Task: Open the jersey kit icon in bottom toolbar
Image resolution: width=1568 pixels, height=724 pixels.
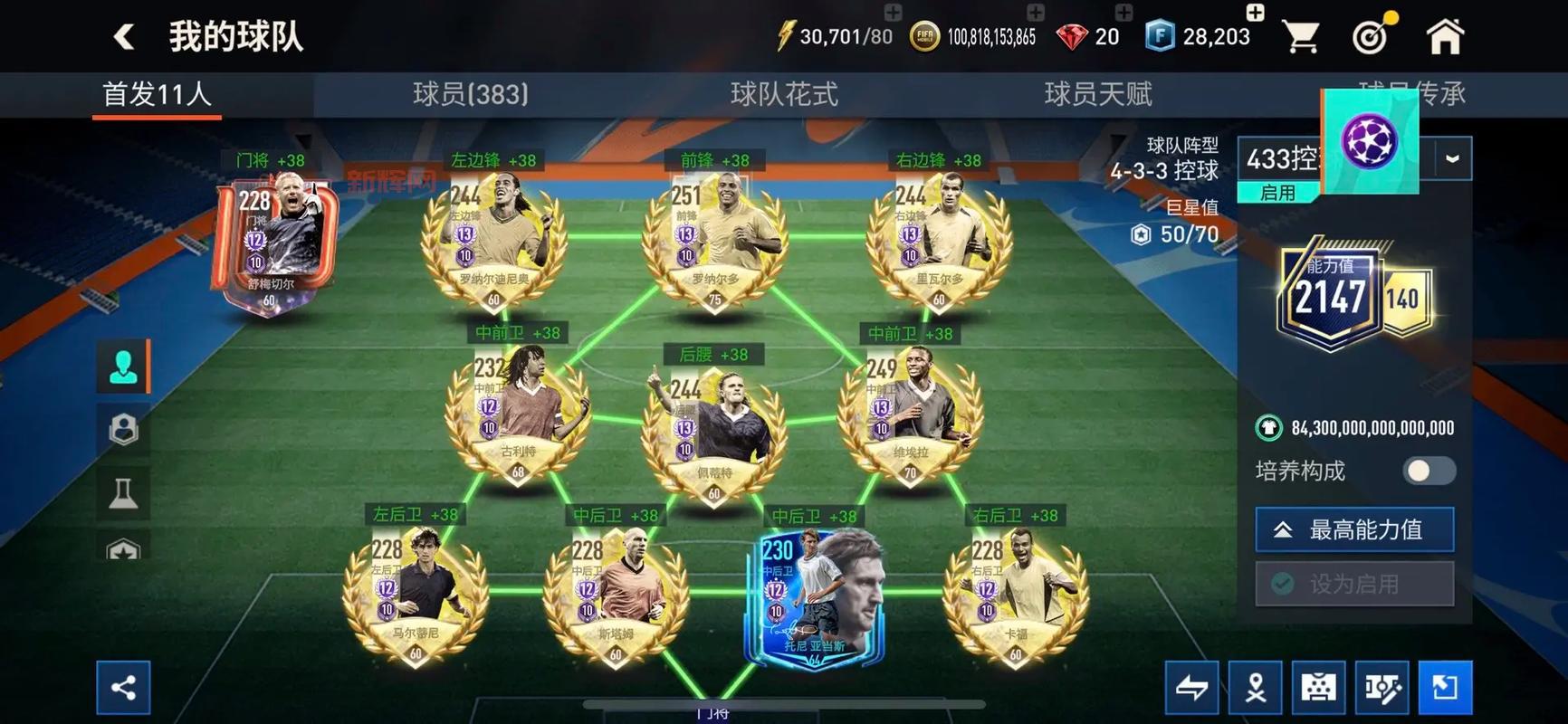Action: pyautogui.click(x=1318, y=686)
